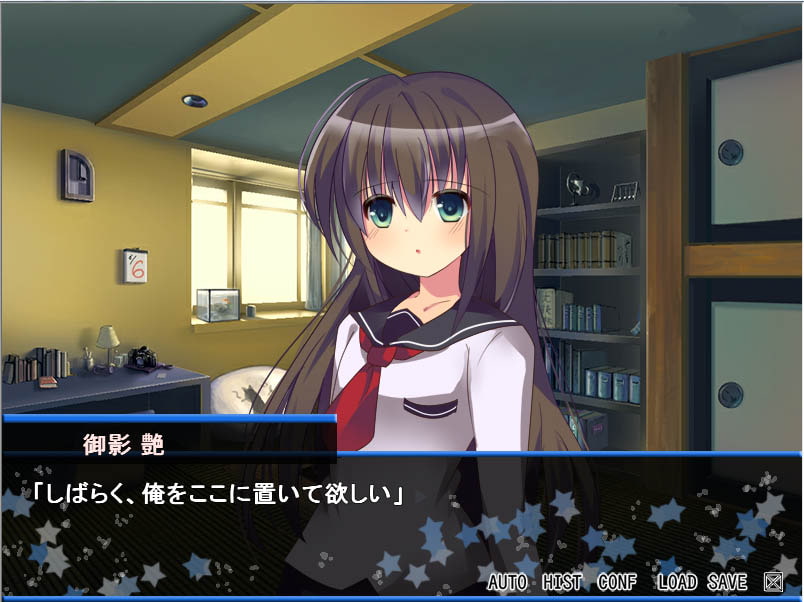The width and height of the screenshot is (804, 602).
Task: Enable AUTO text advance mode
Action: click(509, 581)
